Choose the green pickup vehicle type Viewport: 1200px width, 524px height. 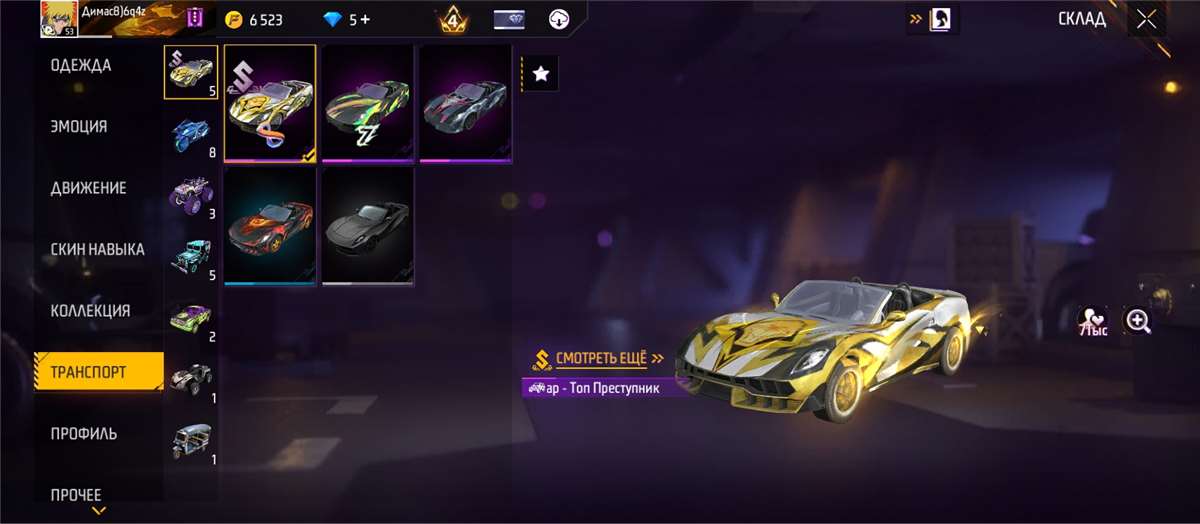click(190, 318)
